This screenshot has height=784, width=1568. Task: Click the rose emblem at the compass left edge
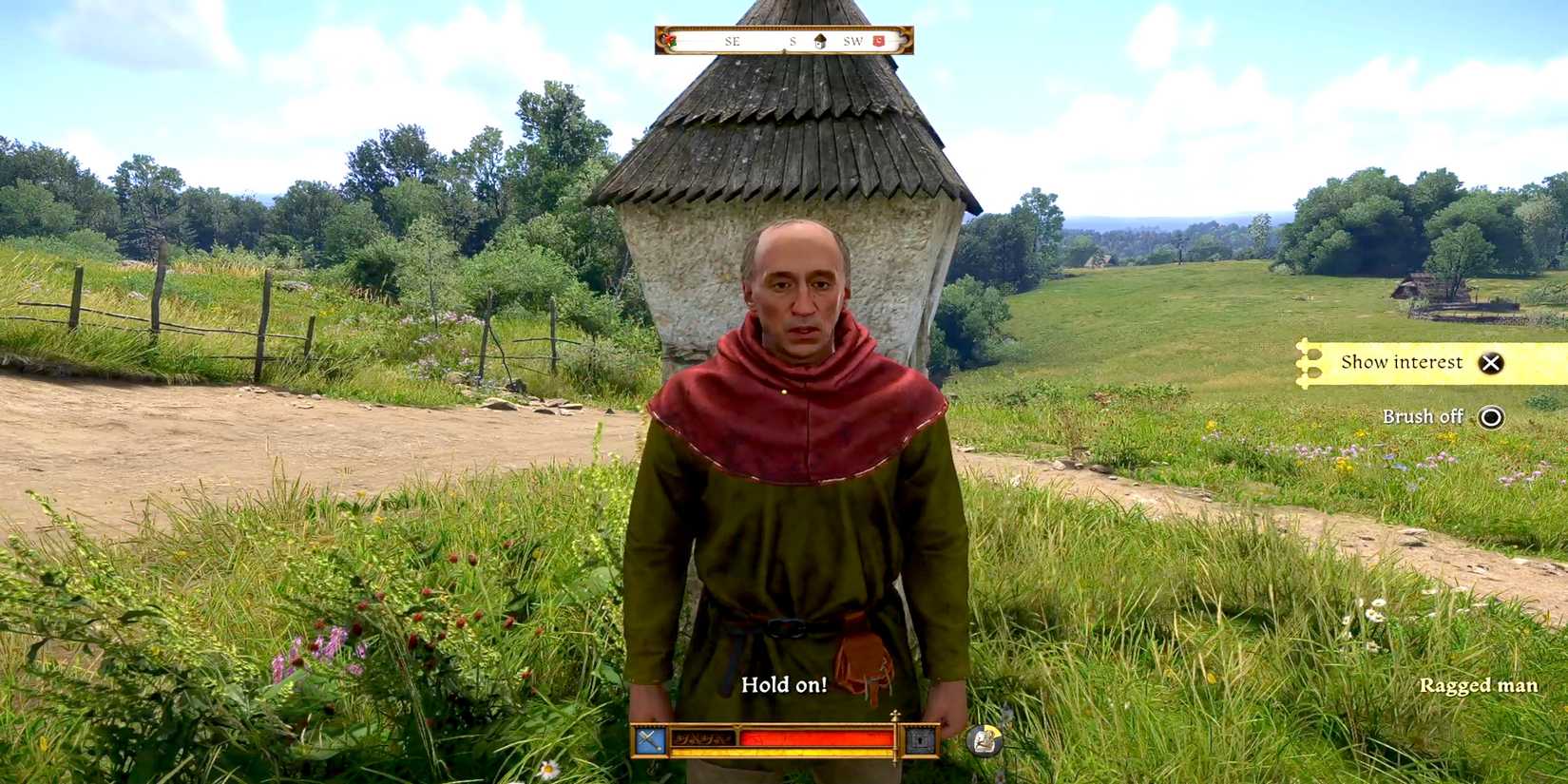[x=669, y=41]
